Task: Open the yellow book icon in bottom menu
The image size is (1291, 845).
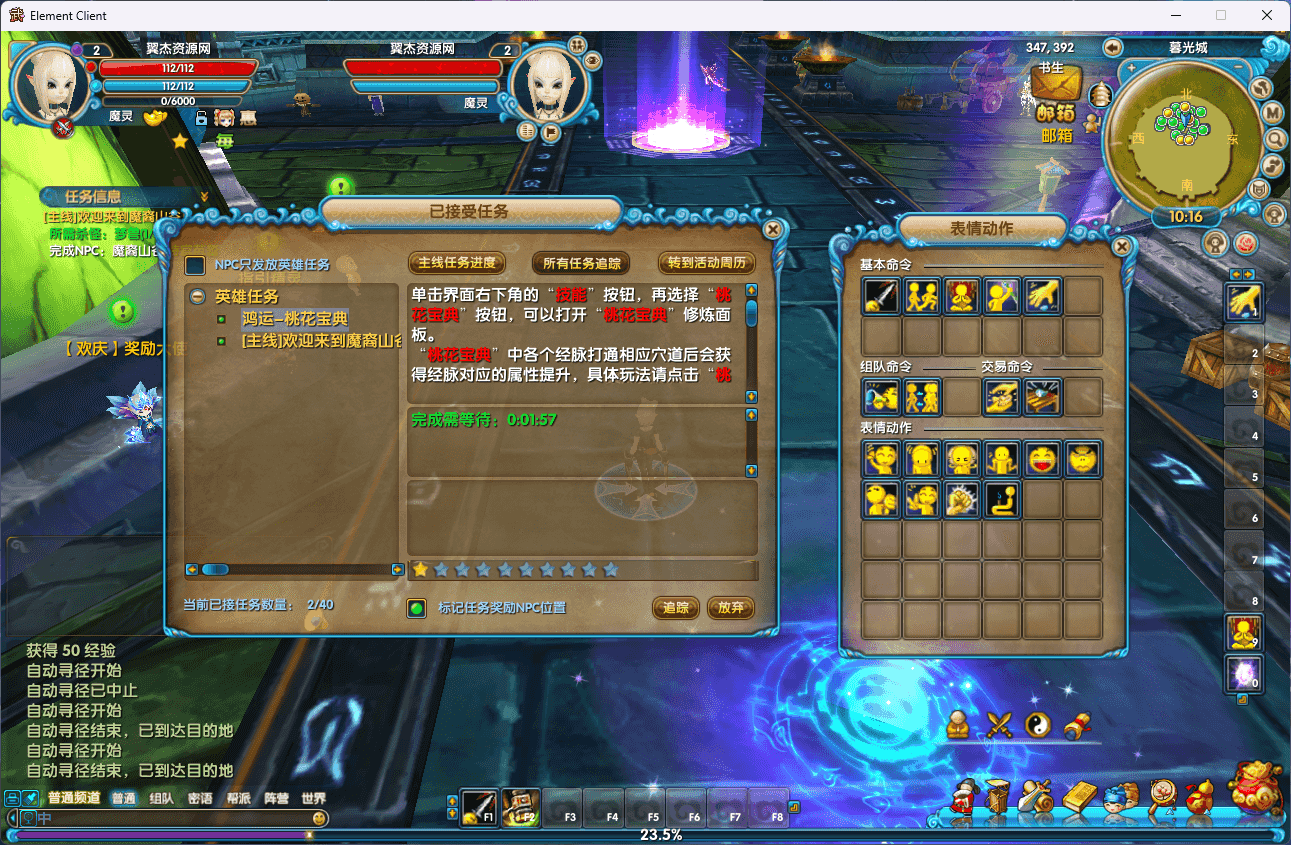Action: coord(1079,798)
